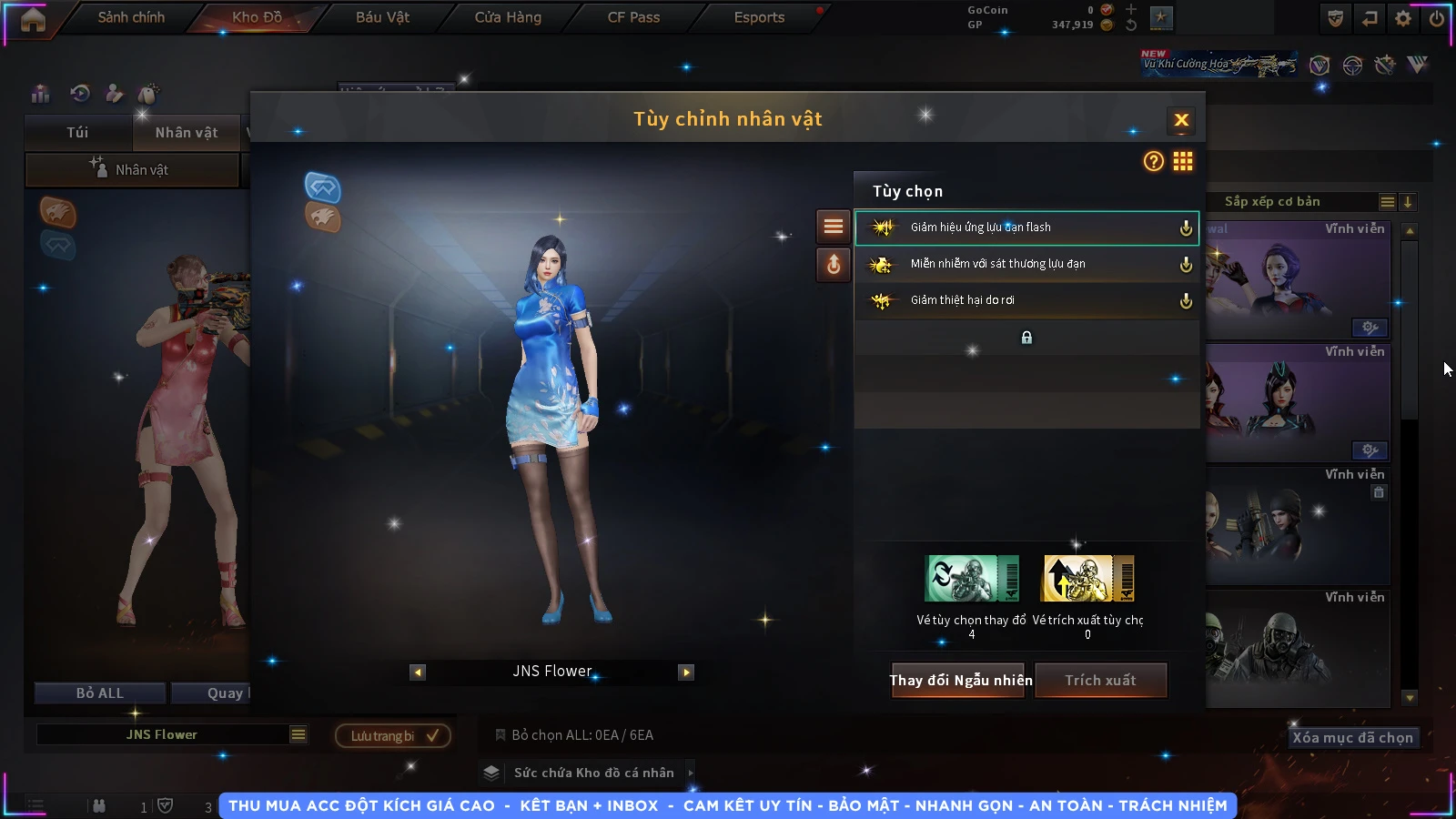Open the Cửa Hàng shop tab
The image size is (1456, 819).
coord(508,17)
